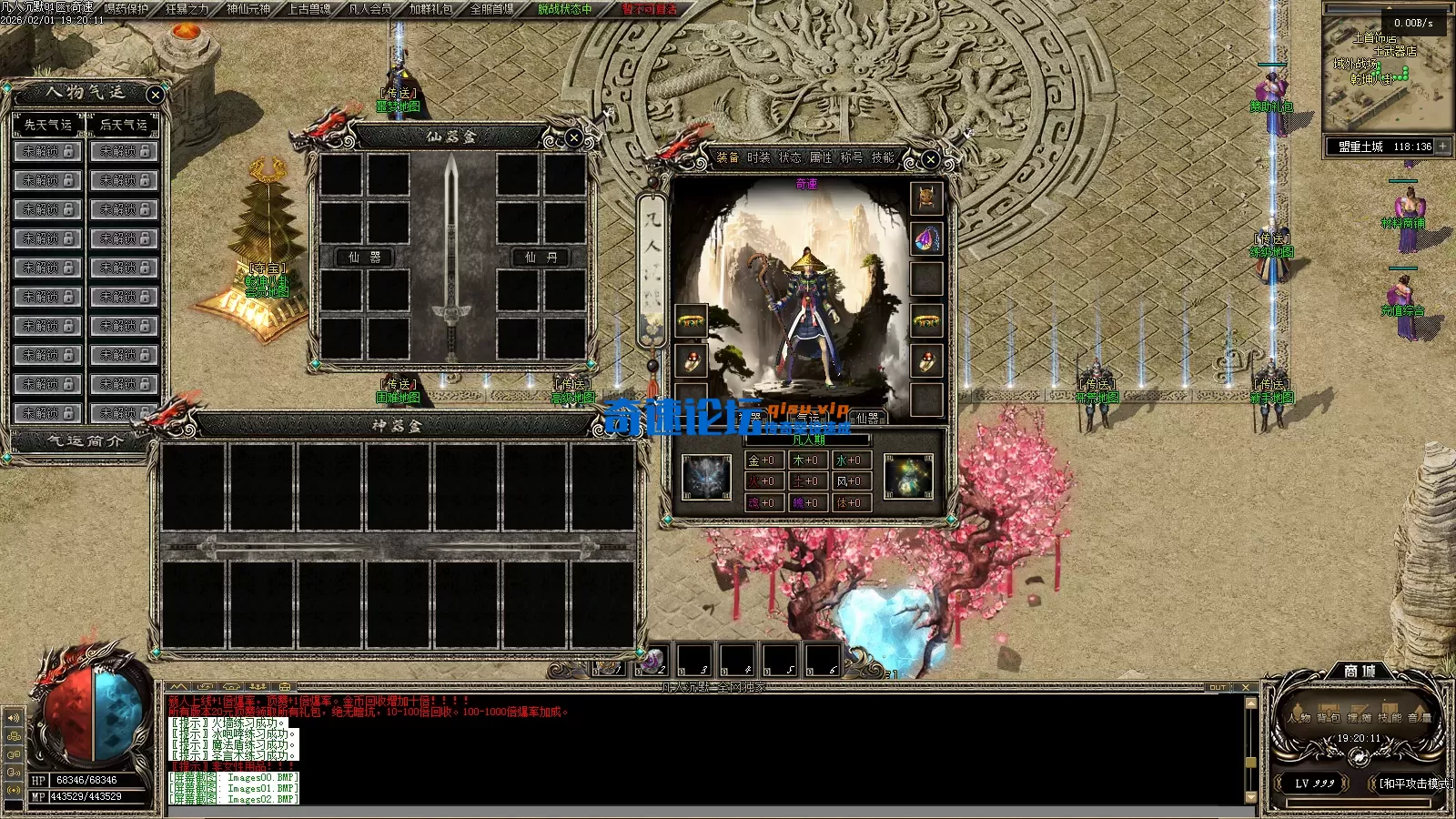Switch to the 时装 tab
This screenshot has width=1456, height=819.
759,157
